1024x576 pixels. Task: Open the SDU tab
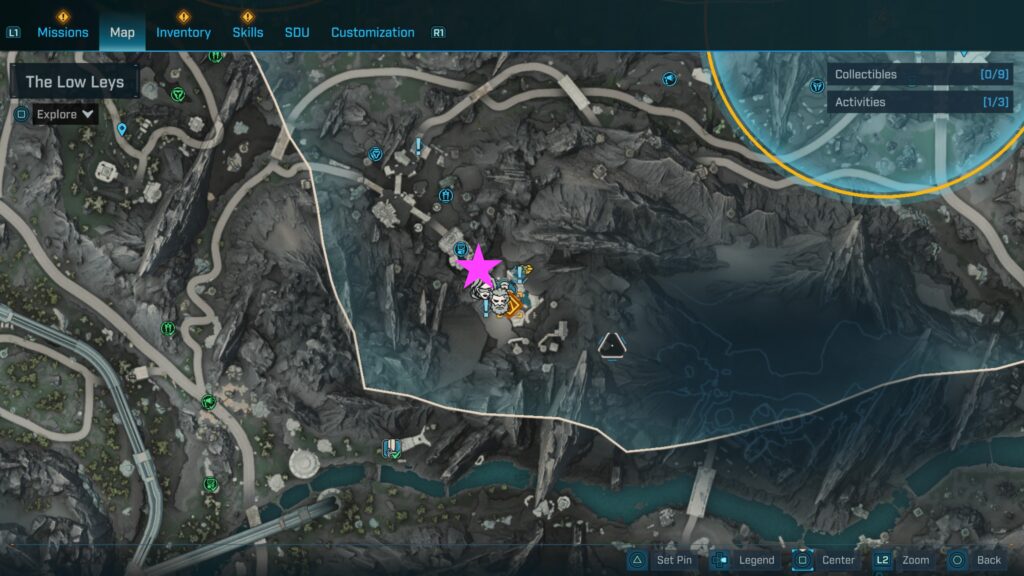point(297,32)
